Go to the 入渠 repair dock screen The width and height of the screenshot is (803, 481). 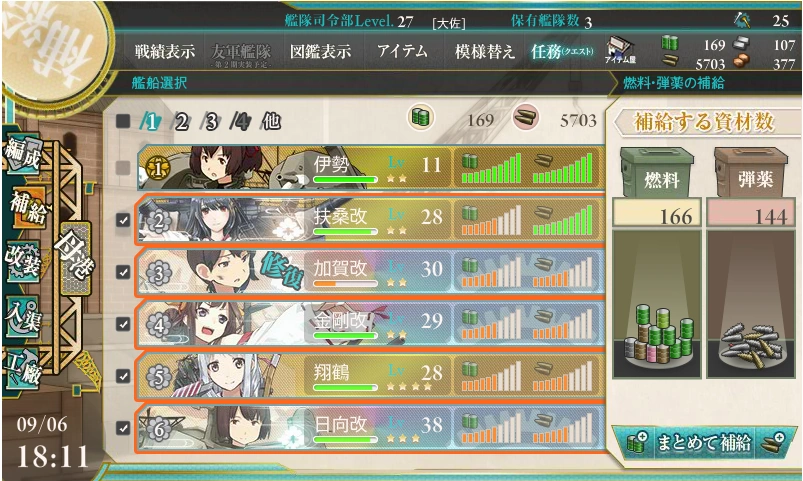click(25, 312)
